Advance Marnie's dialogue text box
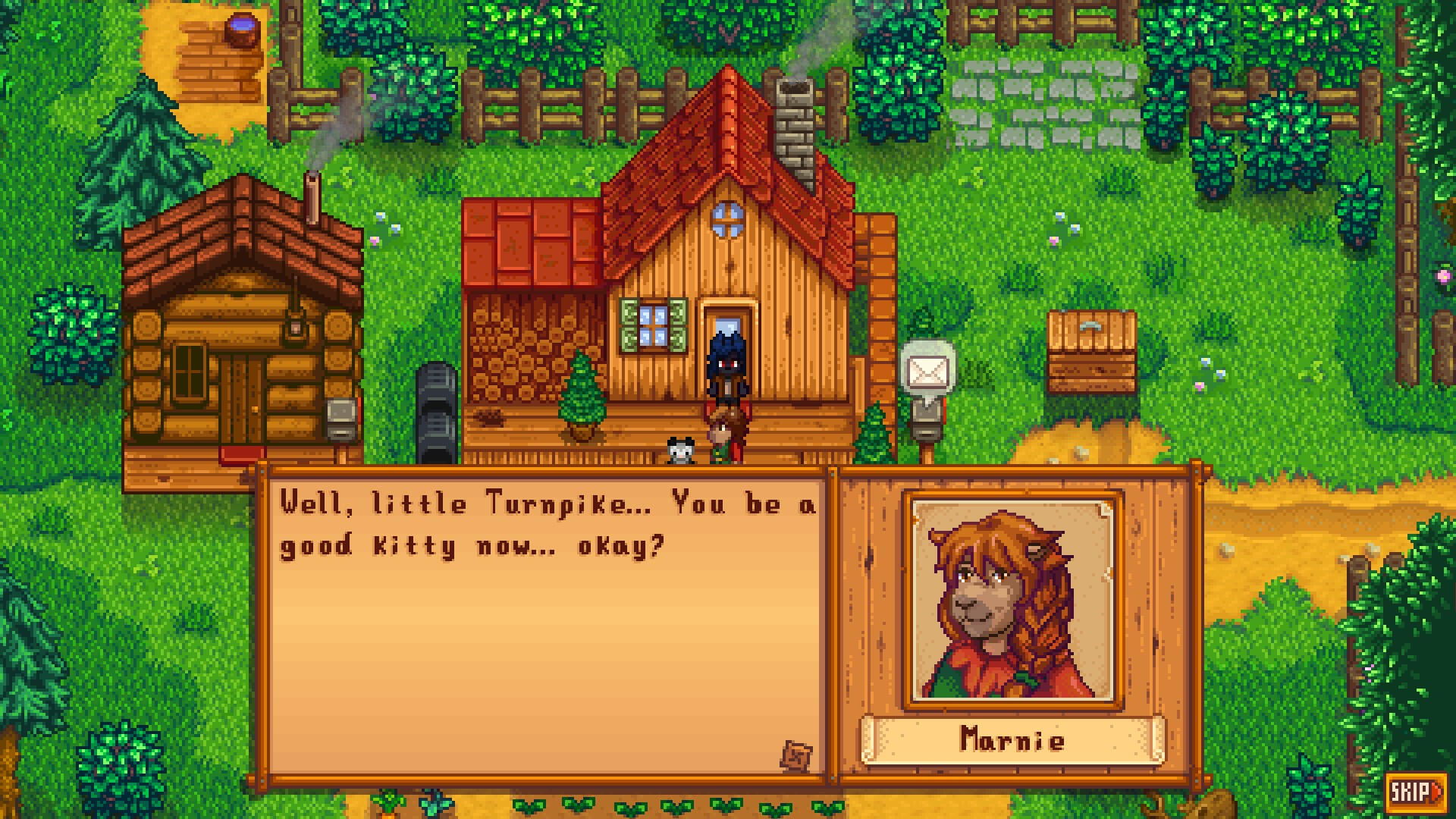The image size is (1456, 819). coord(546,622)
